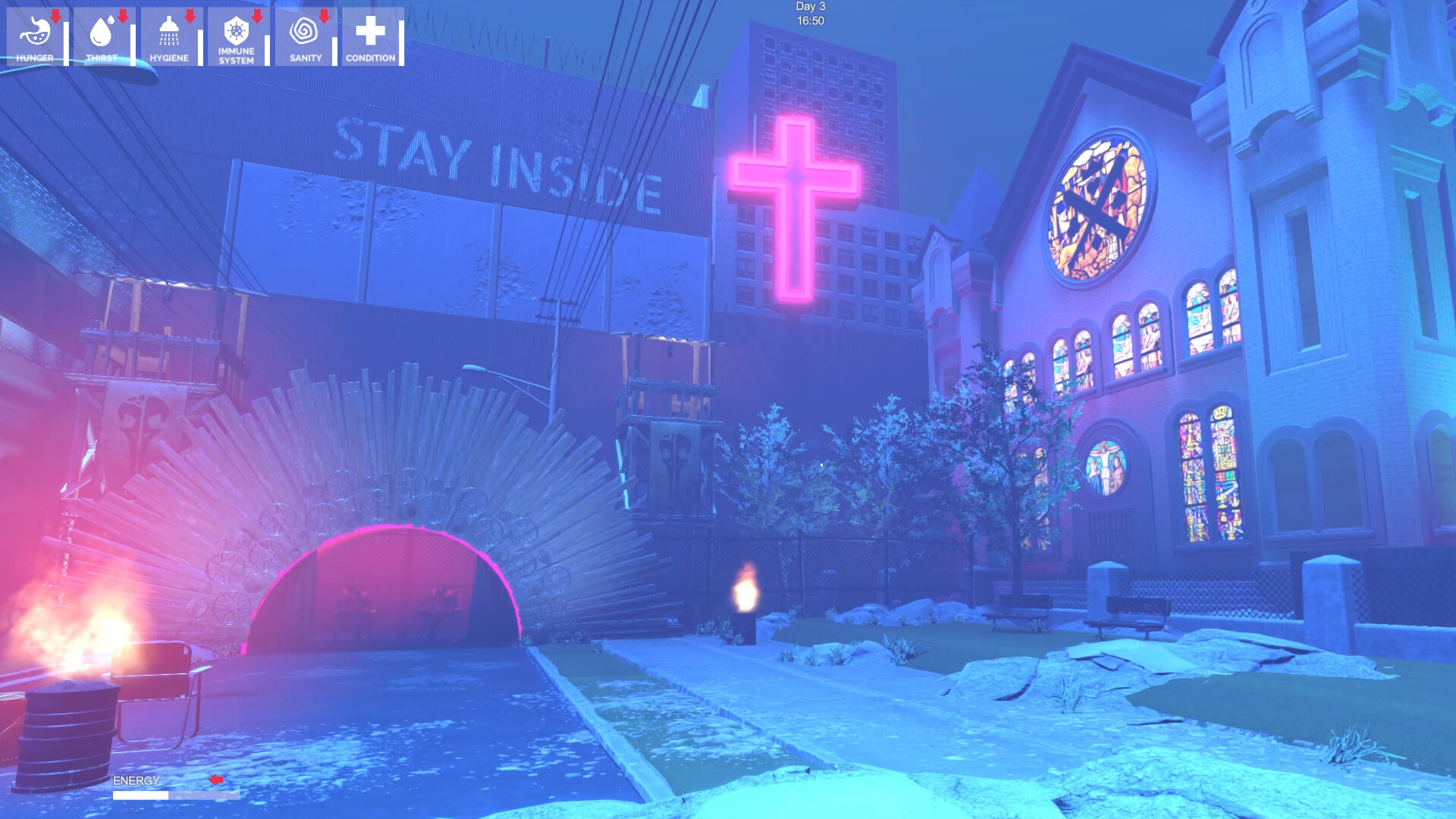The image size is (1456, 819).
Task: Open the Condition medical cross icon
Action: click(x=369, y=30)
